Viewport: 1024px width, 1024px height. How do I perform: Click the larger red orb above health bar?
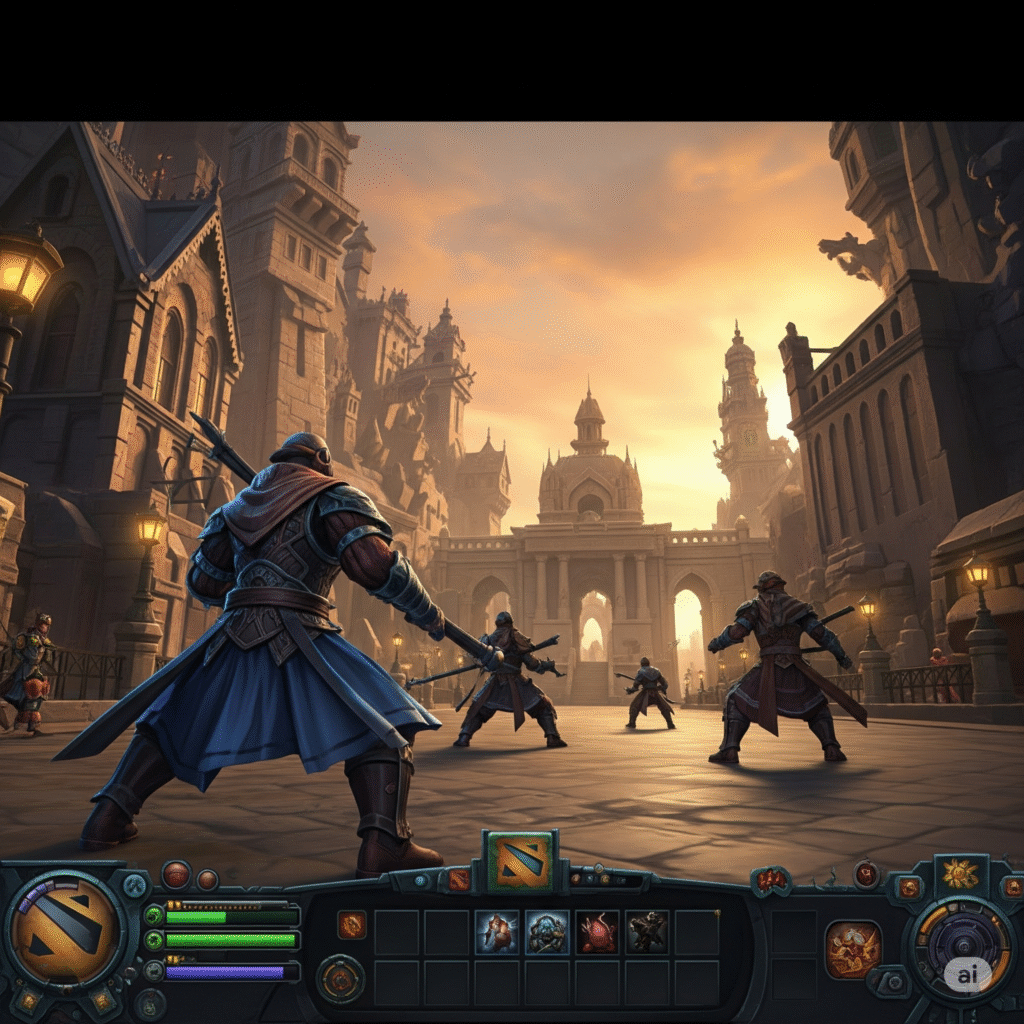click(176, 875)
